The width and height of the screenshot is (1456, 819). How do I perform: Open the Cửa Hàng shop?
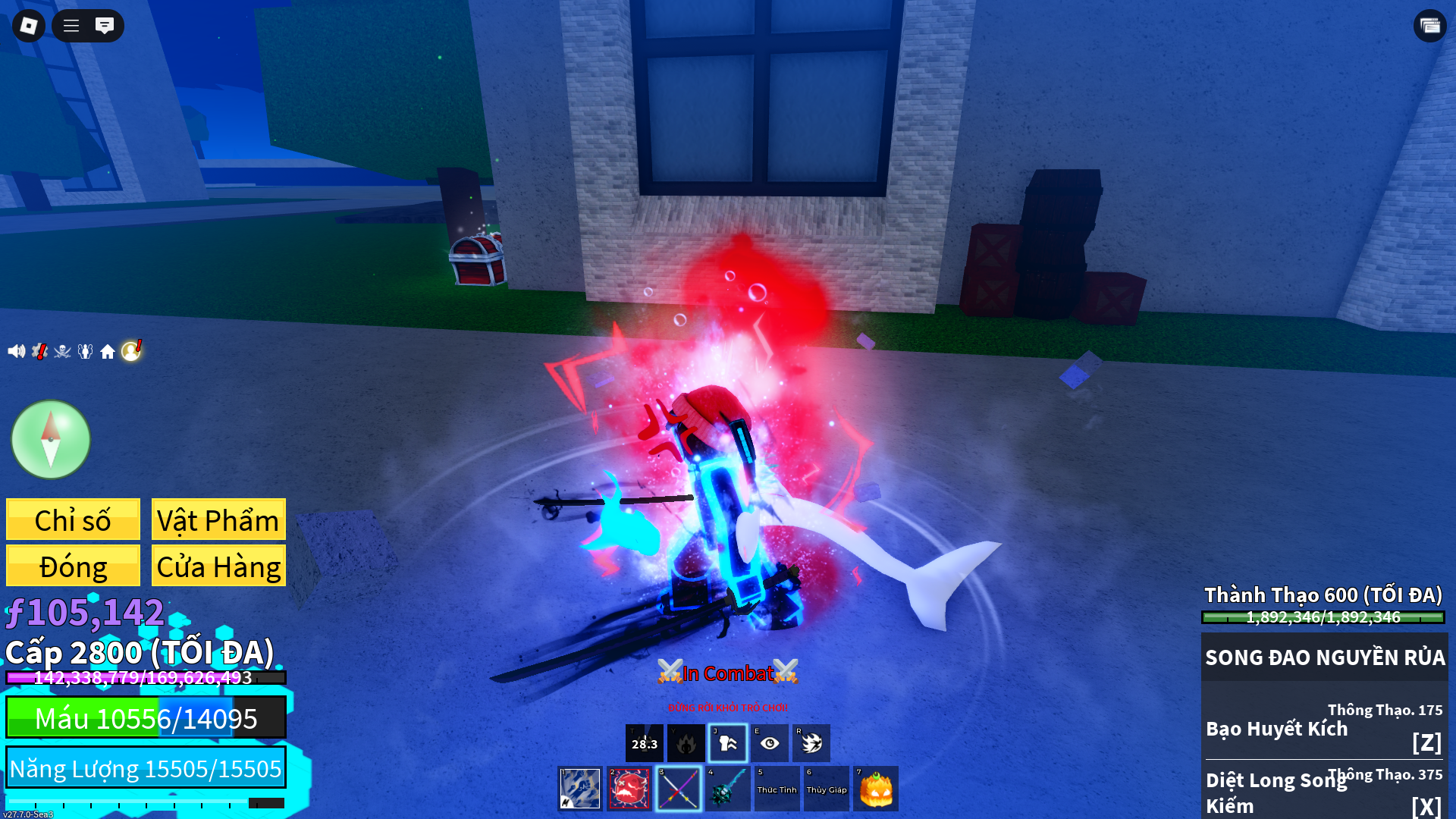click(x=218, y=566)
